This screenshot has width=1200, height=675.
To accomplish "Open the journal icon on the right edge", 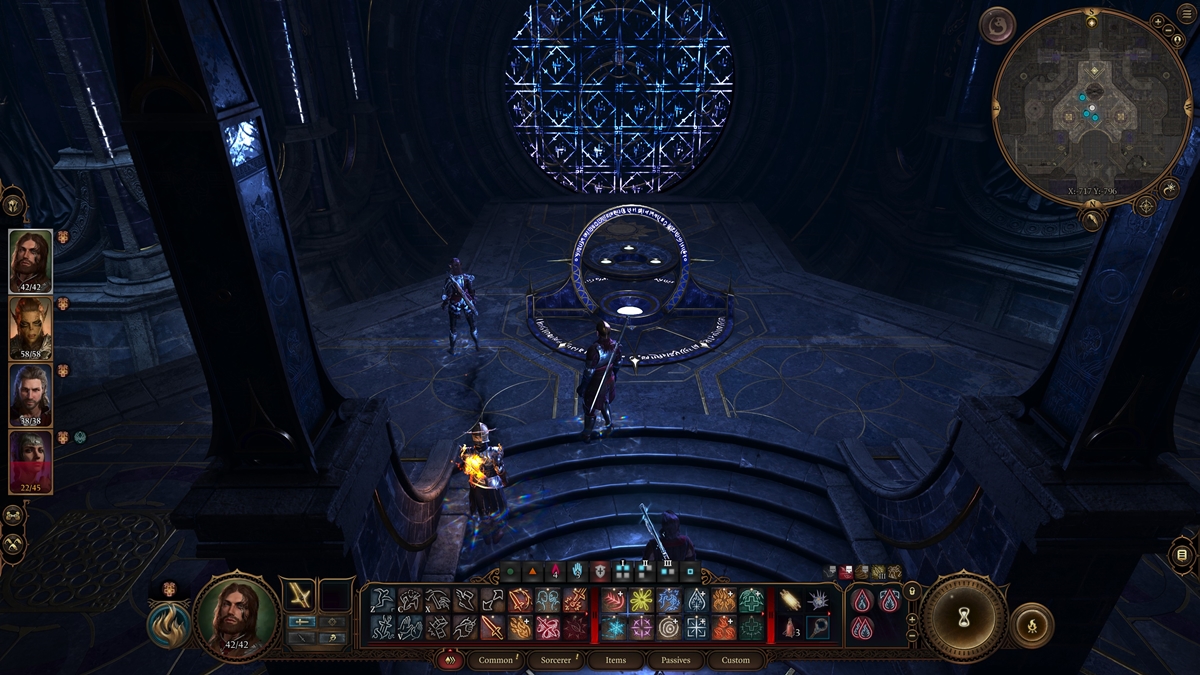I will point(1181,554).
